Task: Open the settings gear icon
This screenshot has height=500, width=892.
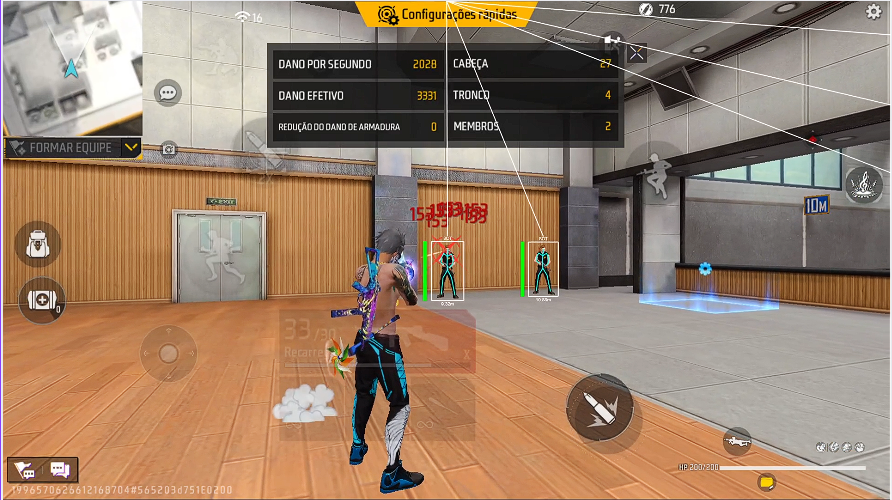Action: (873, 11)
